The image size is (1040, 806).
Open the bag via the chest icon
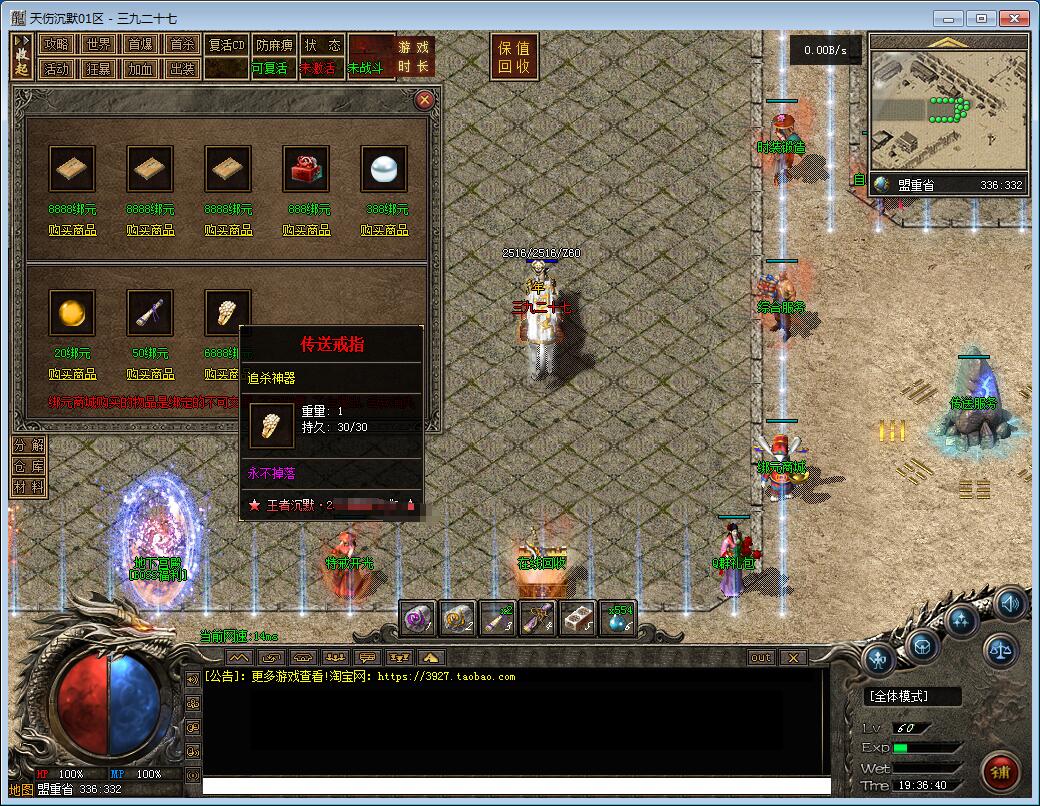point(922,644)
